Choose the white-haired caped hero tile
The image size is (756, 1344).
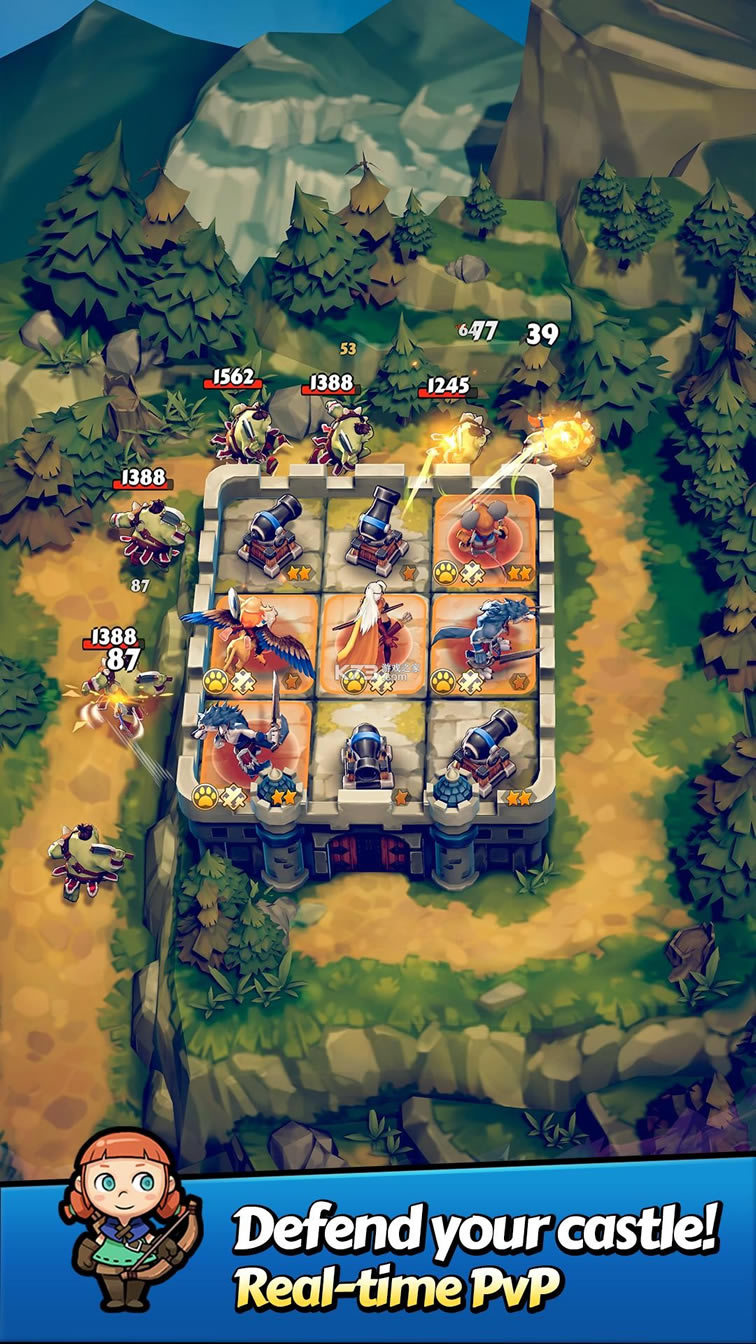point(373,640)
